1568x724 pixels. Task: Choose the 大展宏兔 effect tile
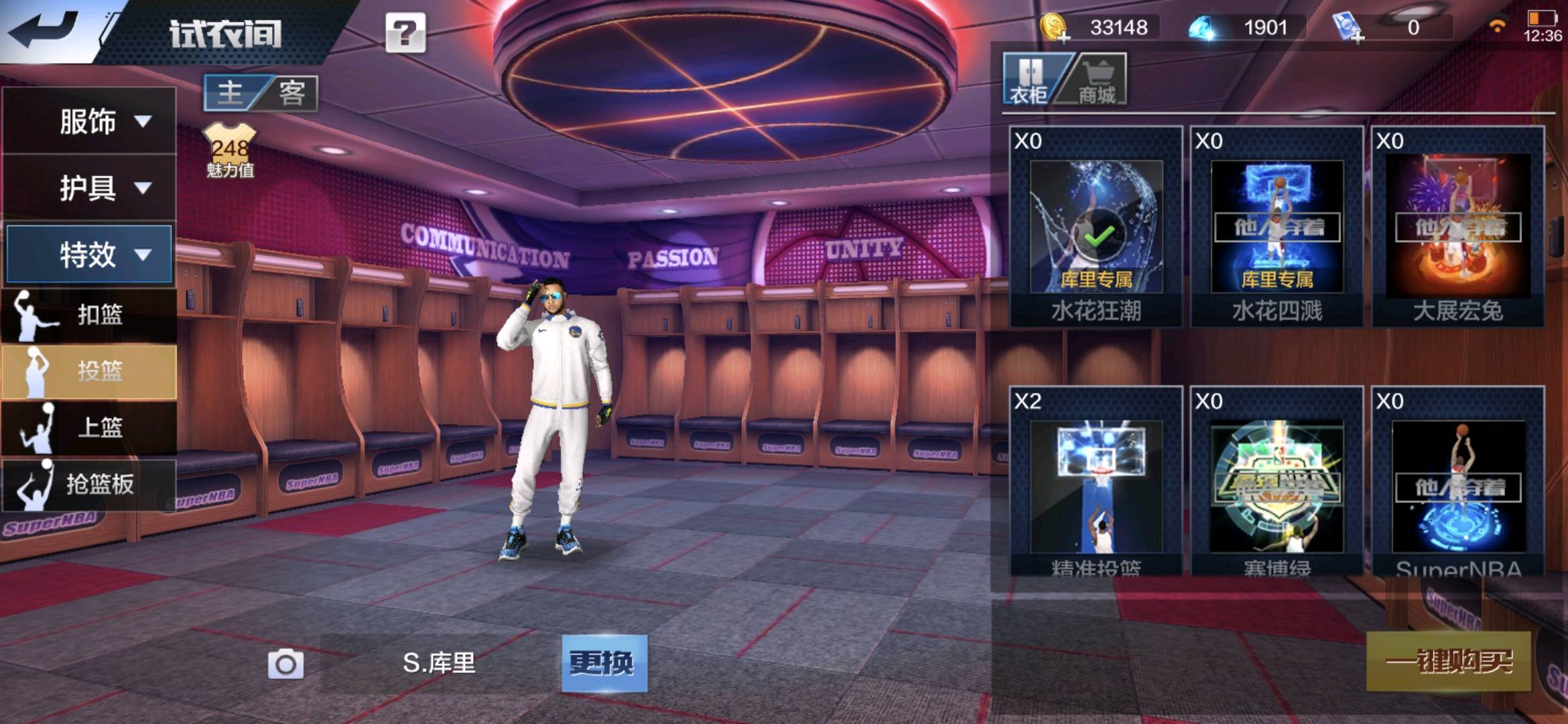[1457, 227]
